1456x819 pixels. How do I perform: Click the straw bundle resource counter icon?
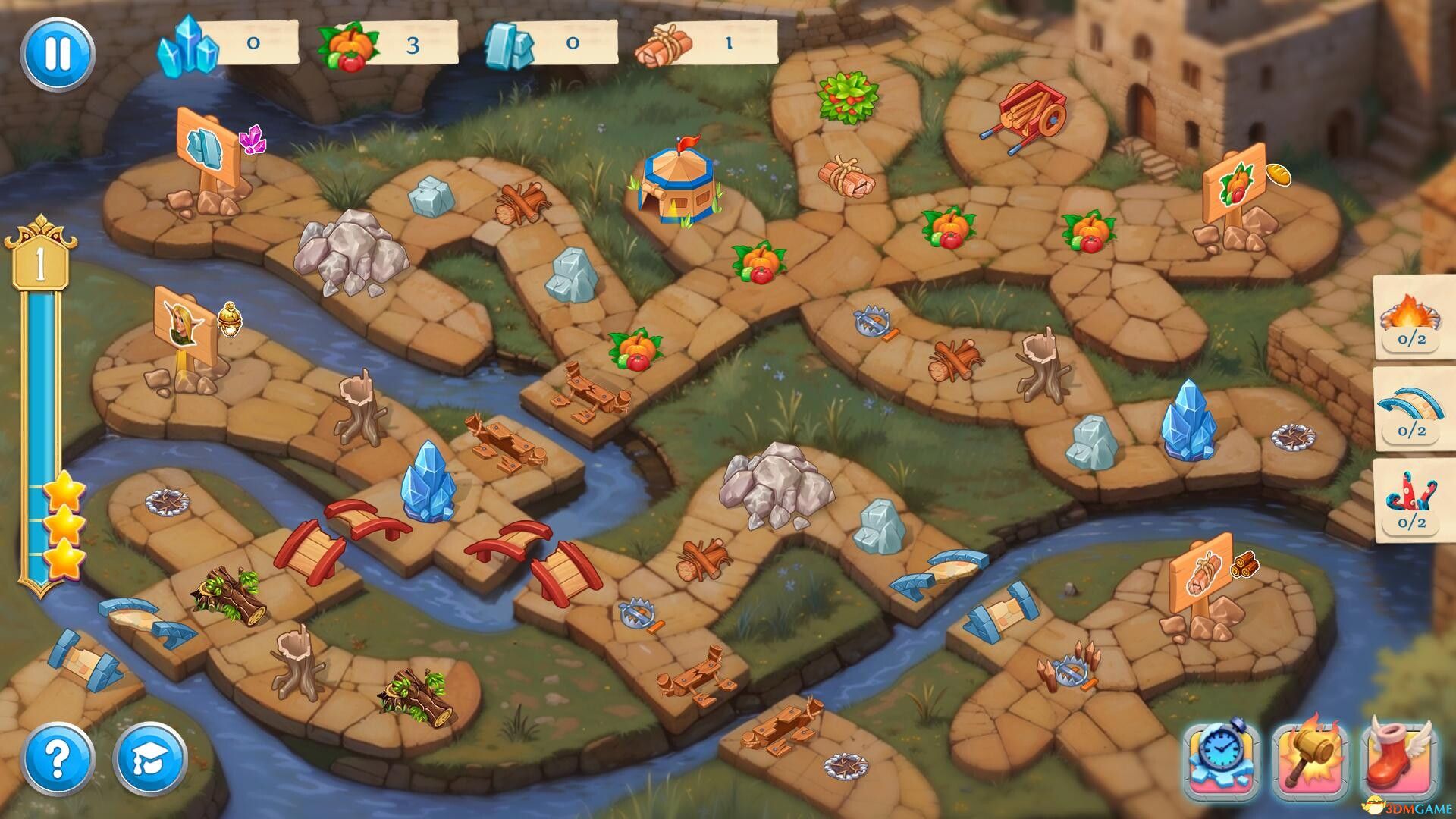tap(666, 45)
